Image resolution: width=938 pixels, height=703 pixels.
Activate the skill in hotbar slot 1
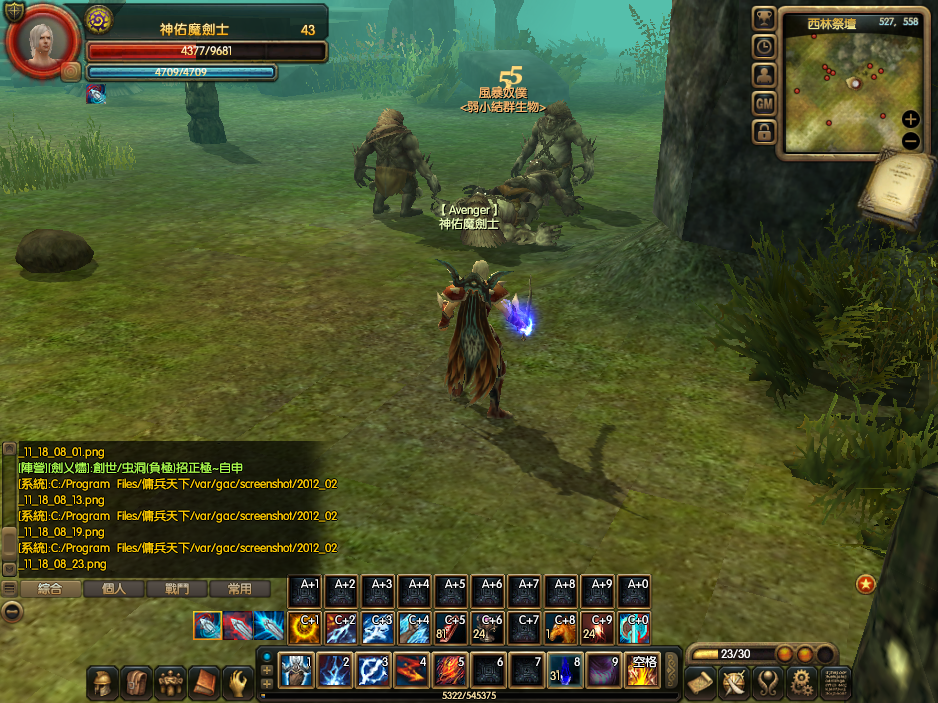297,669
